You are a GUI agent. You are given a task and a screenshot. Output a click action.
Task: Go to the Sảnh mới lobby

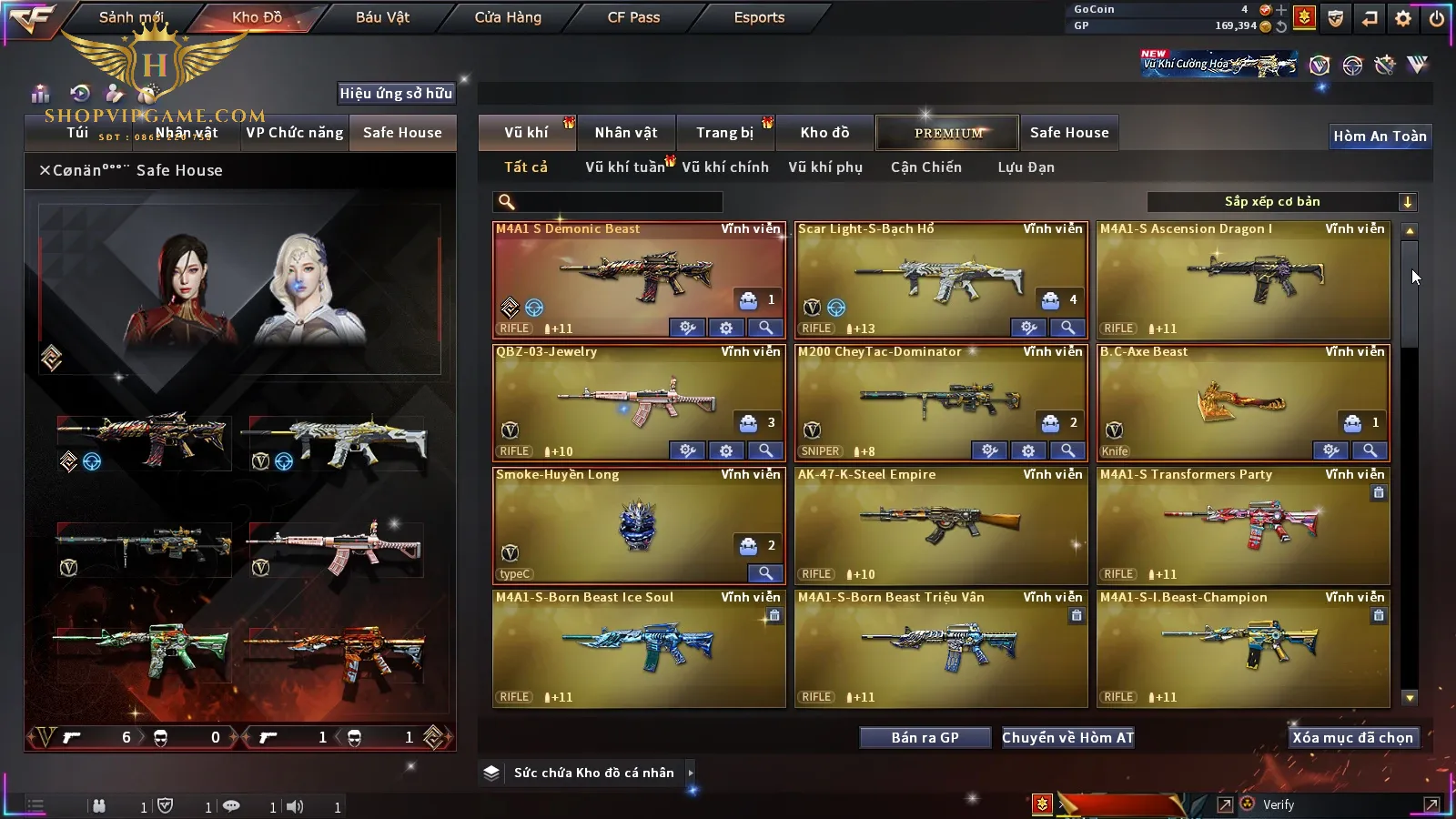(x=131, y=17)
